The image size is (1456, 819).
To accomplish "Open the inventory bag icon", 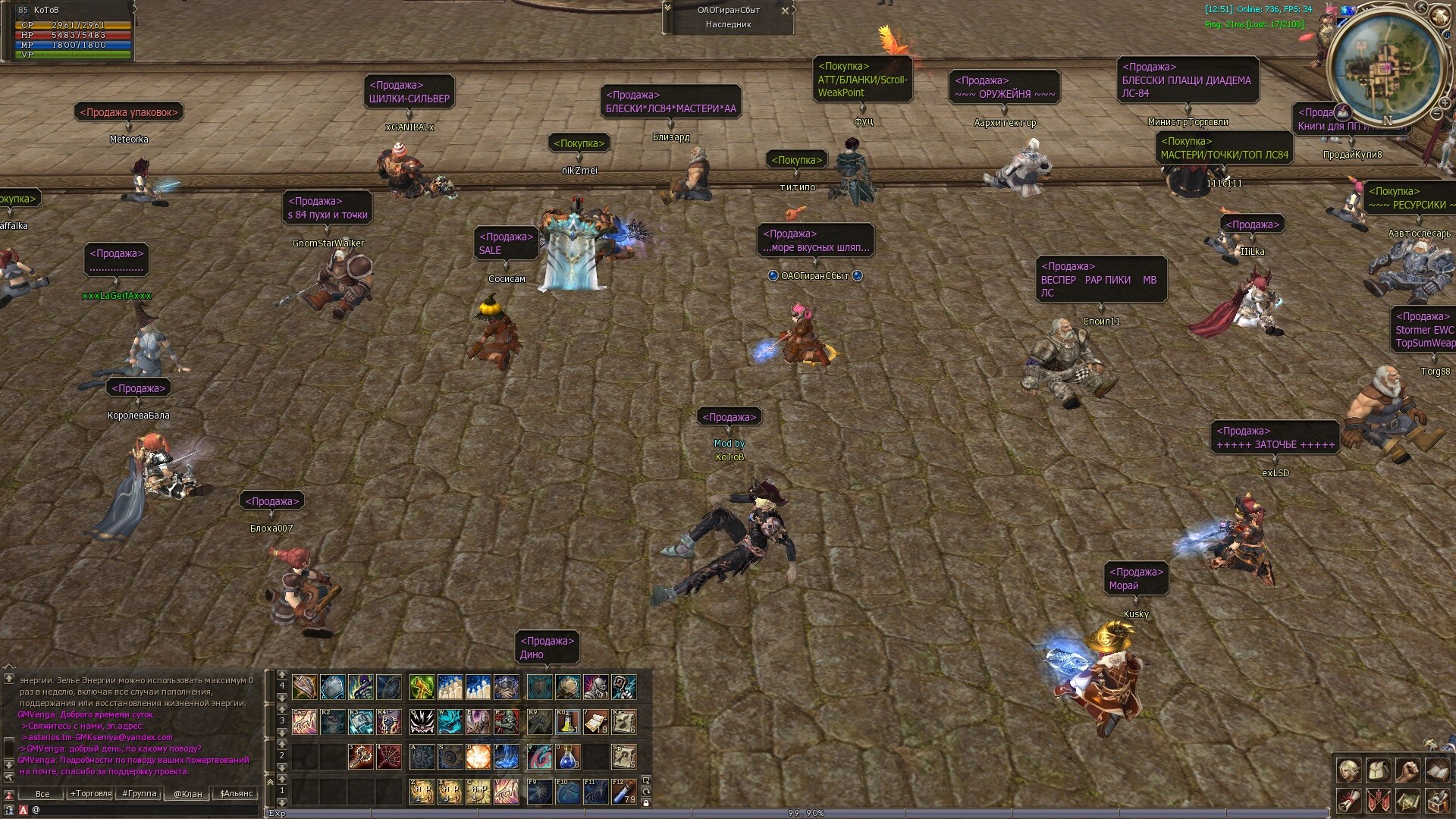I will (1378, 770).
